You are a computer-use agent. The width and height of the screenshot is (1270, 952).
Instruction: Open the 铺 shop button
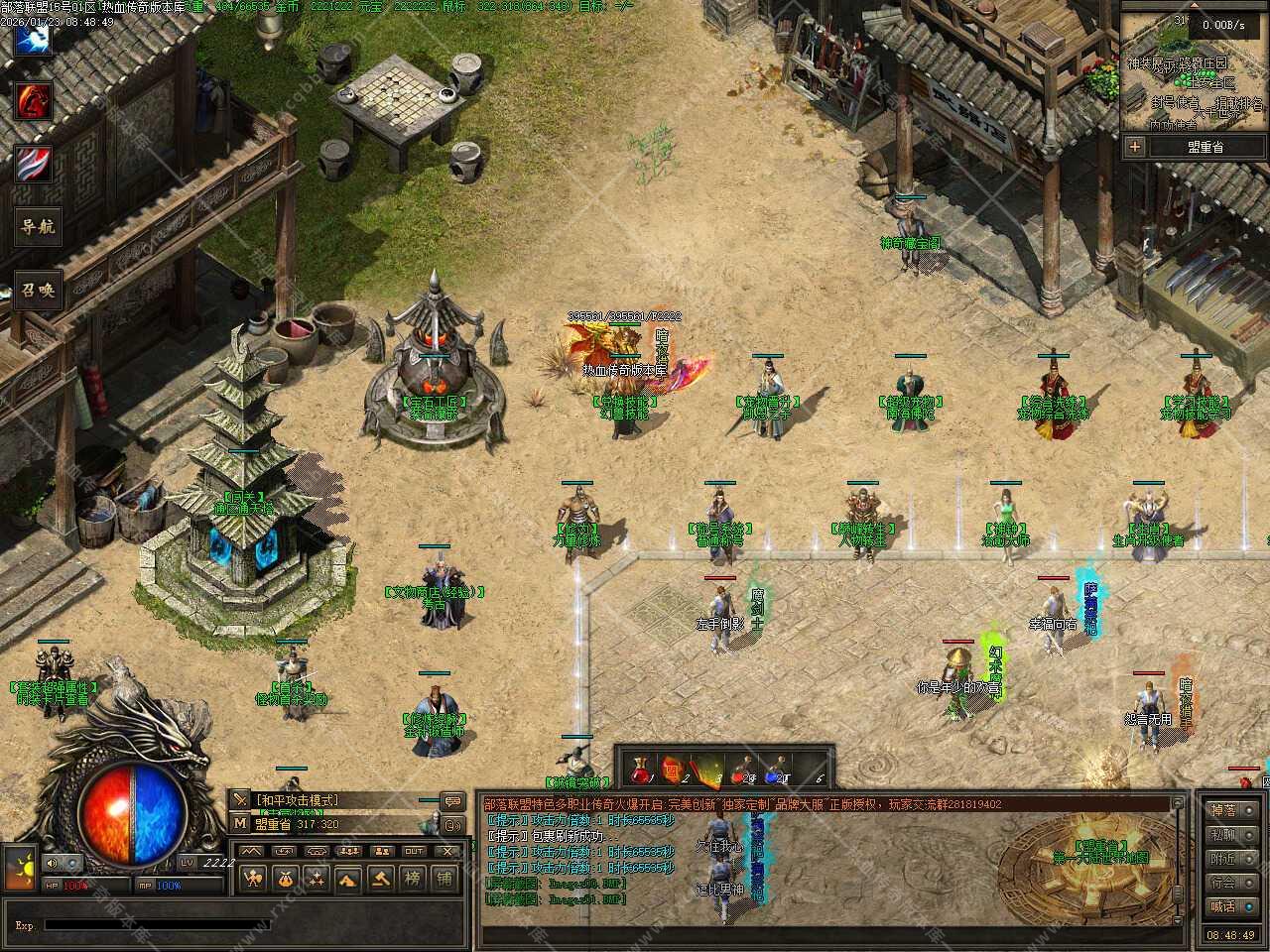pos(444,878)
